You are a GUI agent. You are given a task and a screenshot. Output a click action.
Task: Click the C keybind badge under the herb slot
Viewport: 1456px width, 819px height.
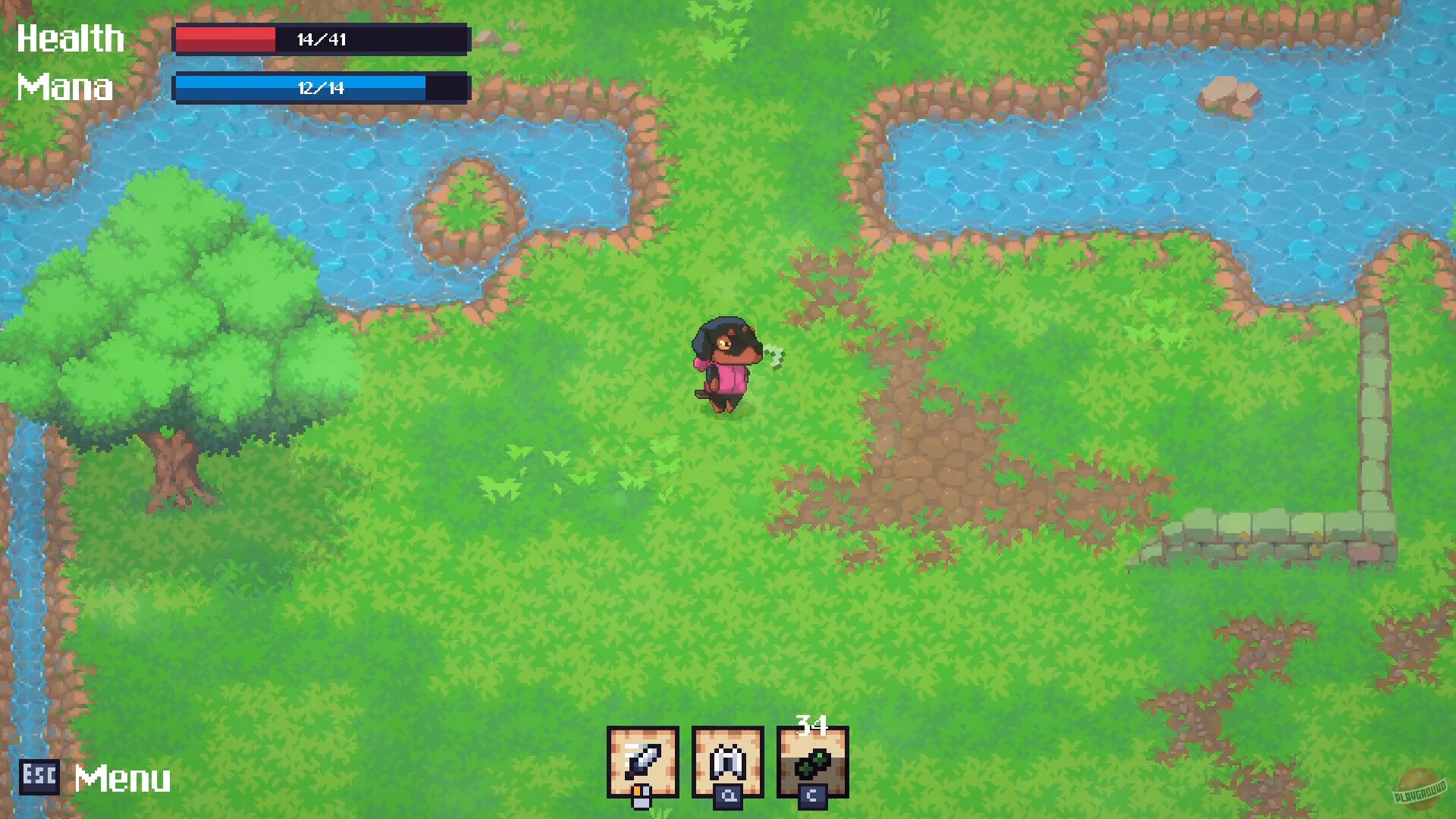[812, 796]
